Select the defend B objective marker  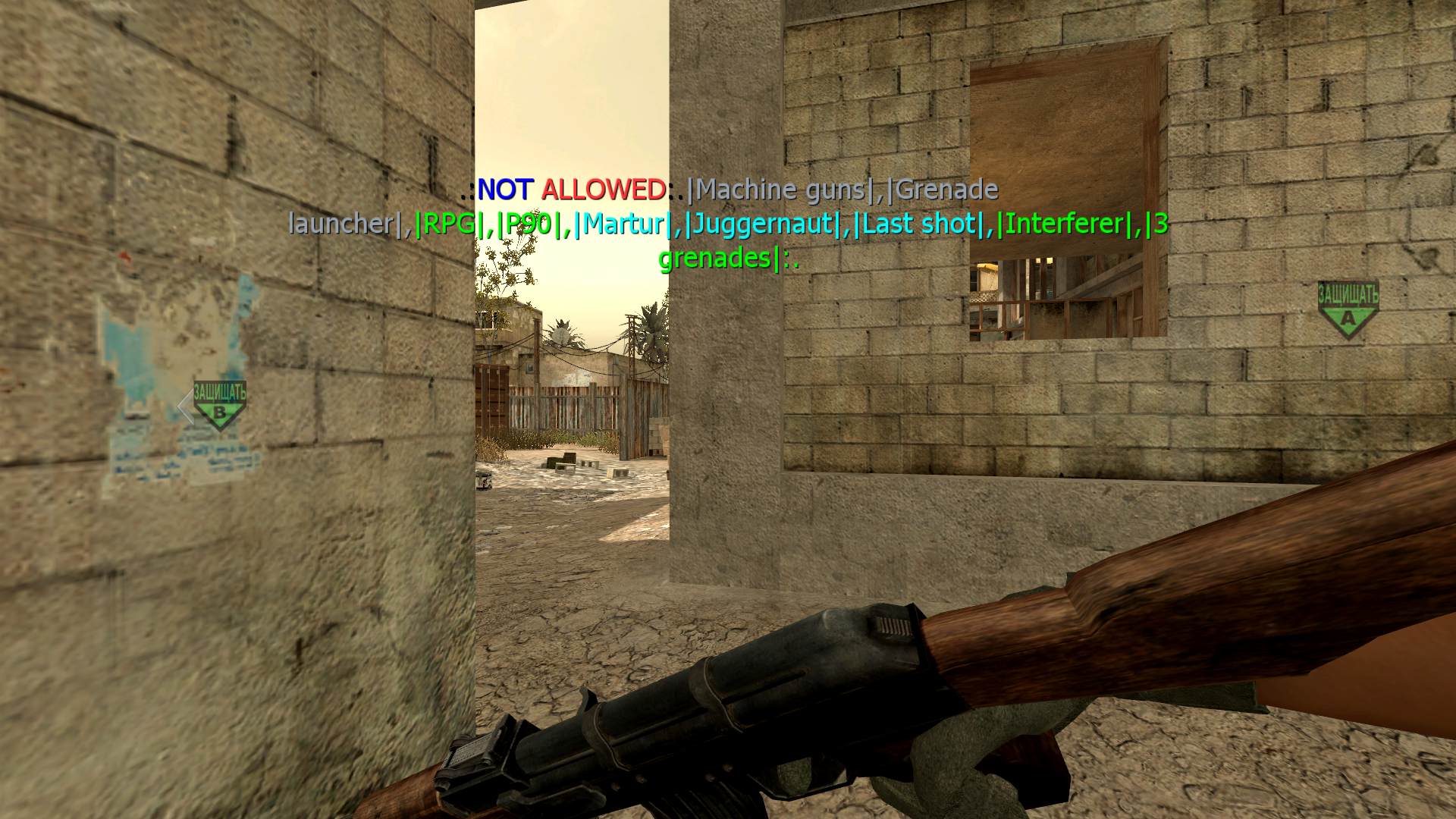pos(219,406)
